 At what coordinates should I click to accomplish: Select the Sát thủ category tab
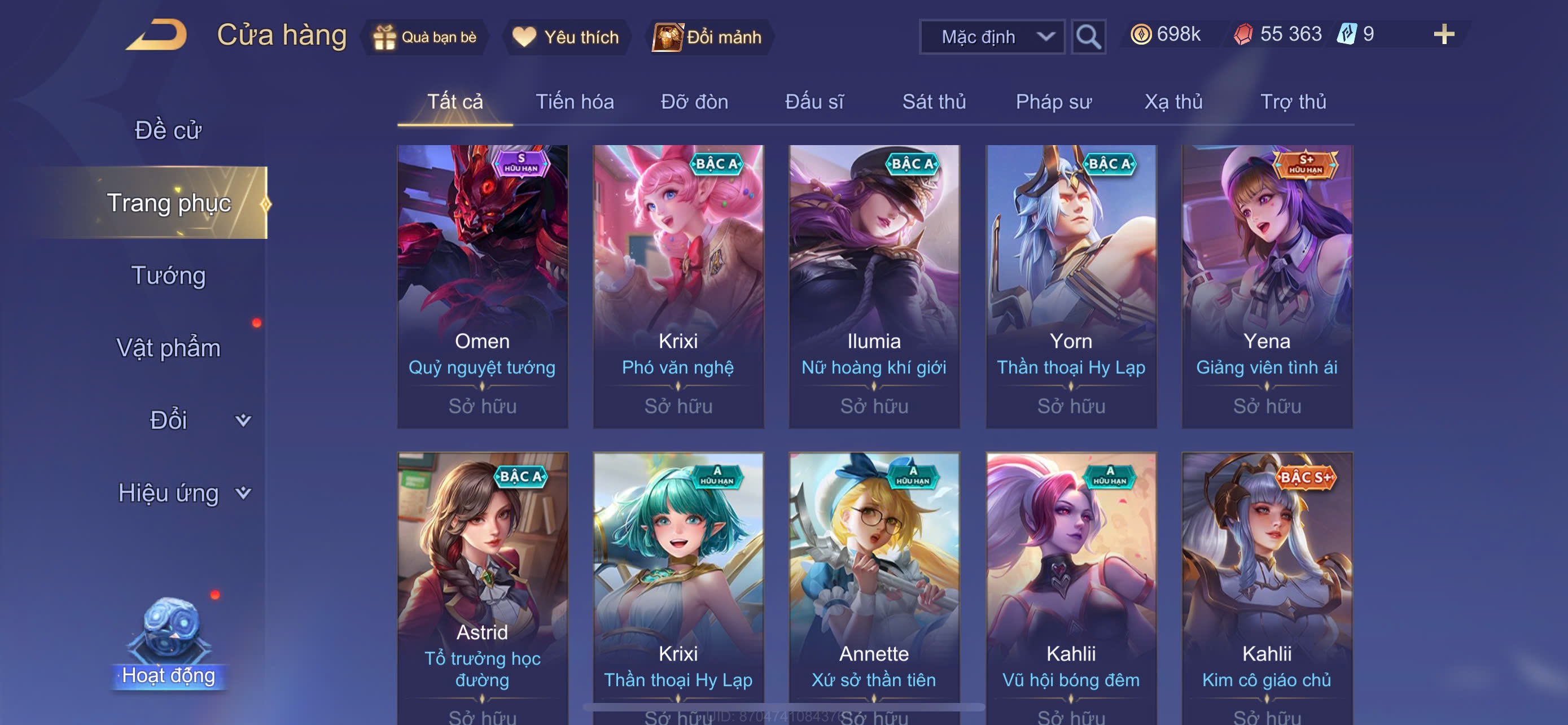934,102
